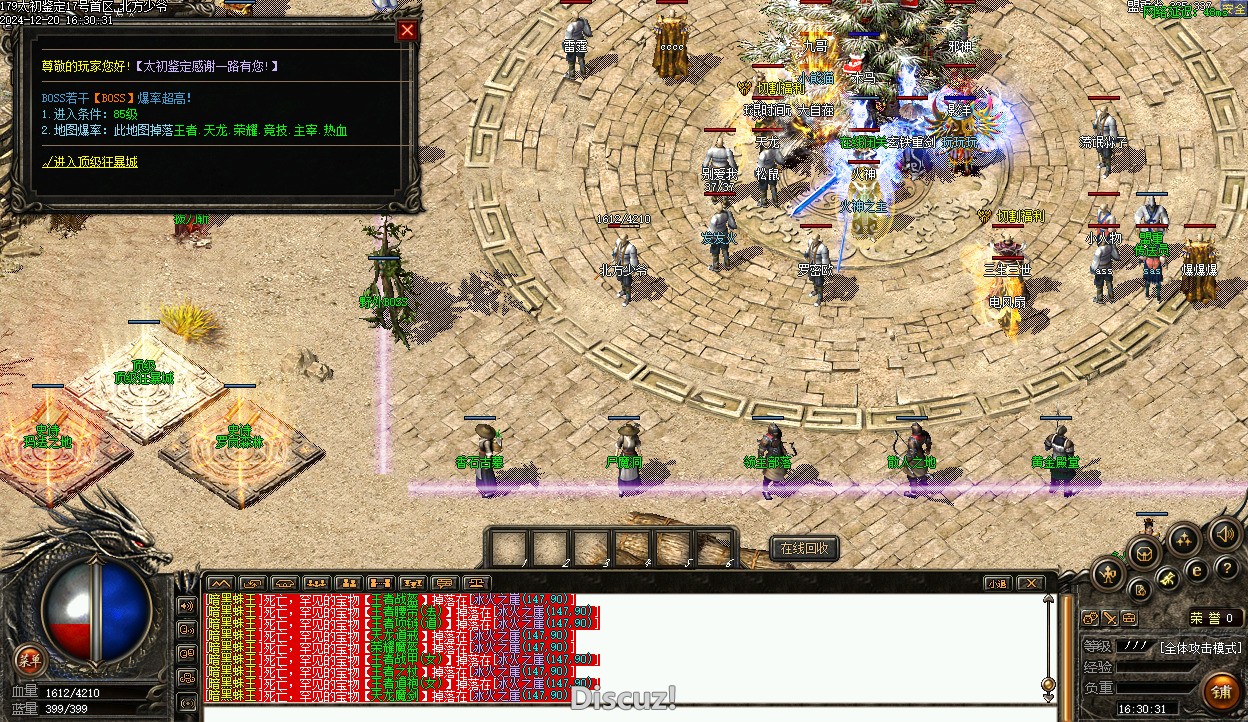Open the character sheet warrior icon
Viewport: 1248px width, 722px height.
tap(1109, 574)
